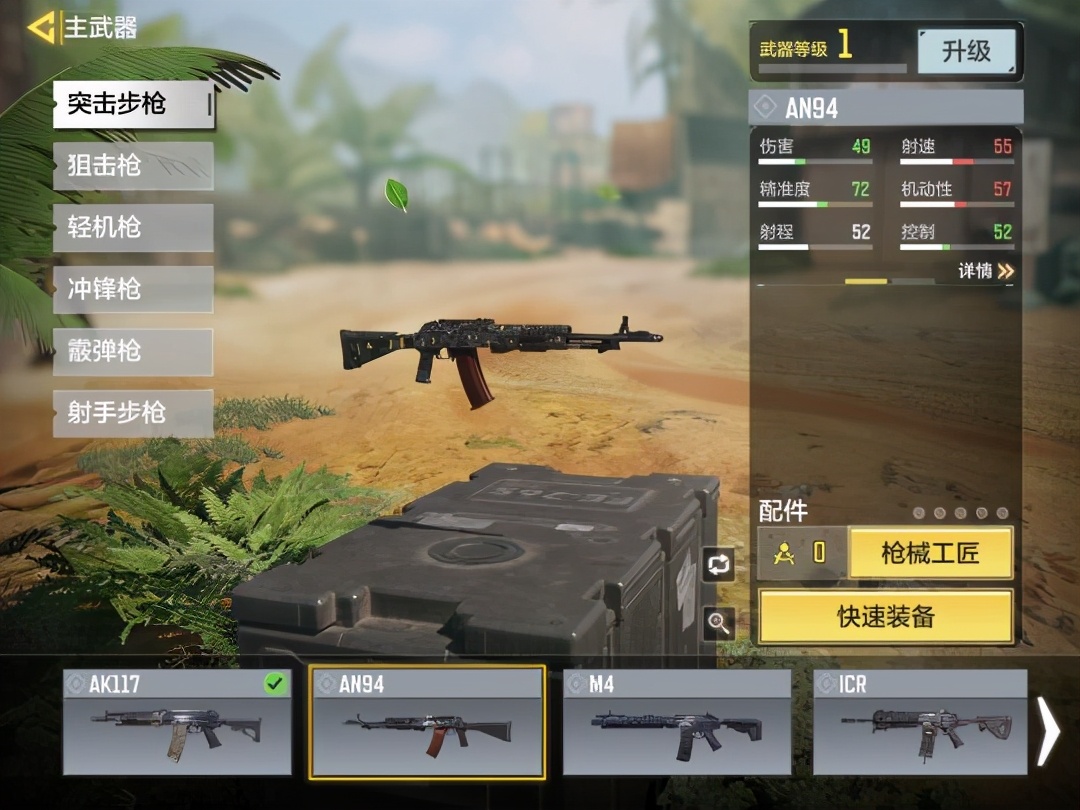Switch to 射手步枪 category
1080x810 pixels.
click(133, 413)
